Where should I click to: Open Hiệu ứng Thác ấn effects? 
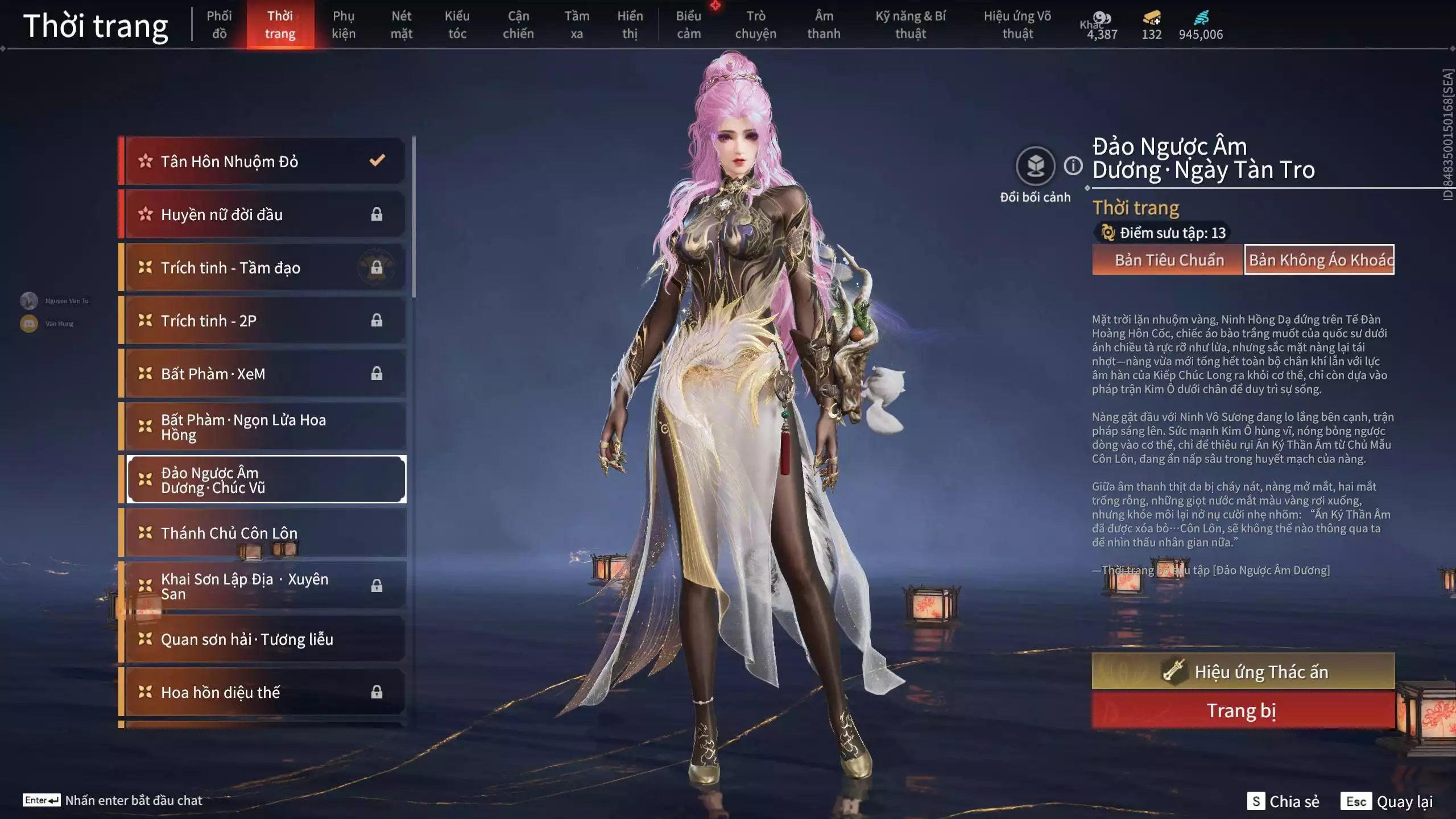[x=1243, y=672]
